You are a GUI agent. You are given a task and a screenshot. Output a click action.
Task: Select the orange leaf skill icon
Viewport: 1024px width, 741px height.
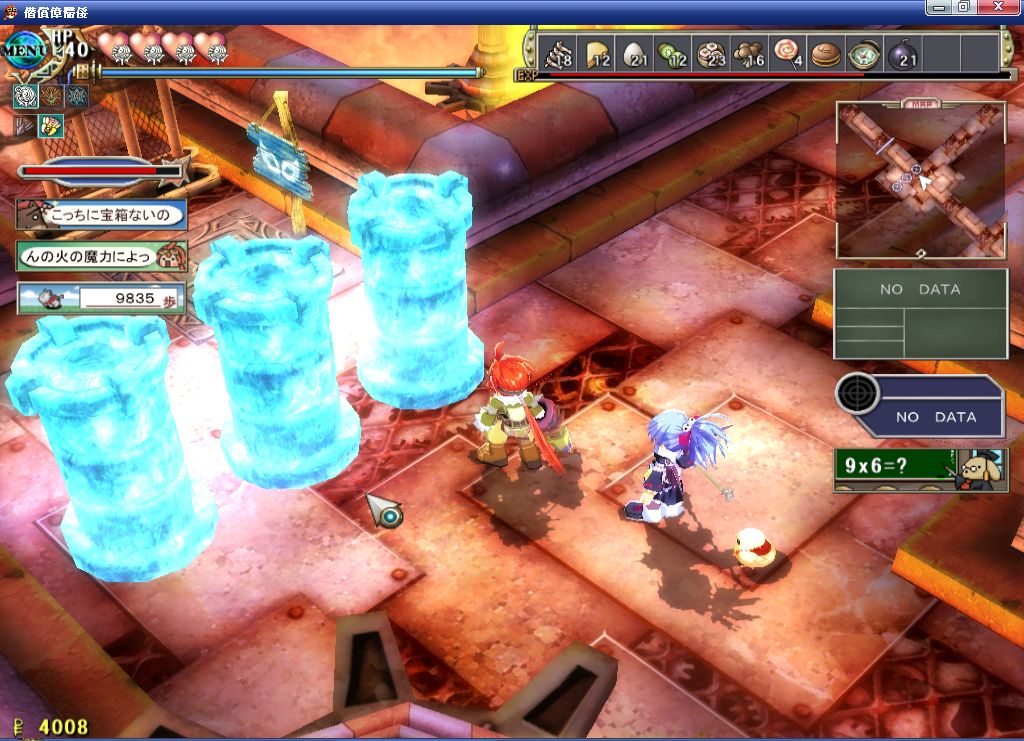pos(51,96)
